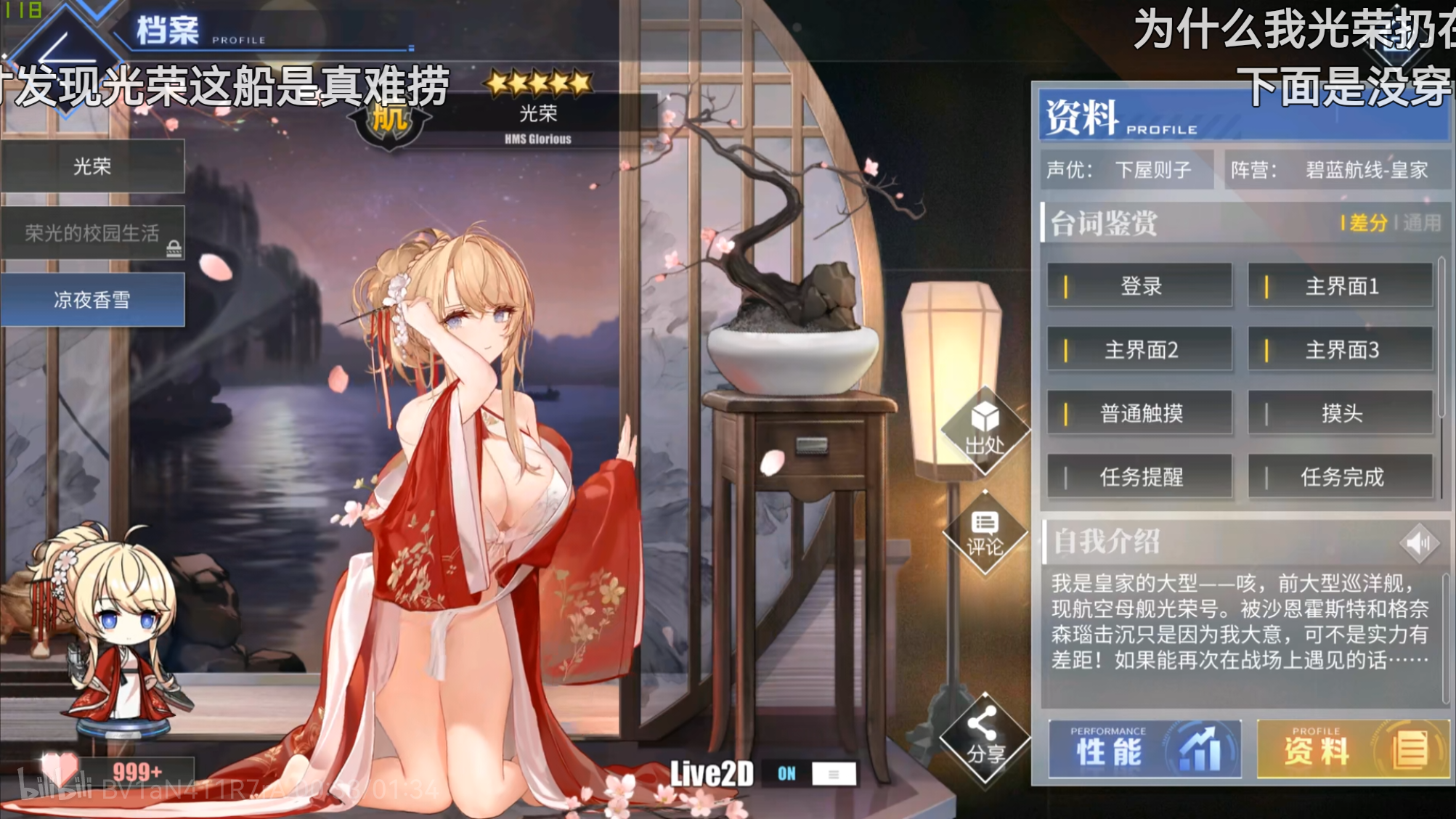Select the 光荣 default skin

click(92, 167)
